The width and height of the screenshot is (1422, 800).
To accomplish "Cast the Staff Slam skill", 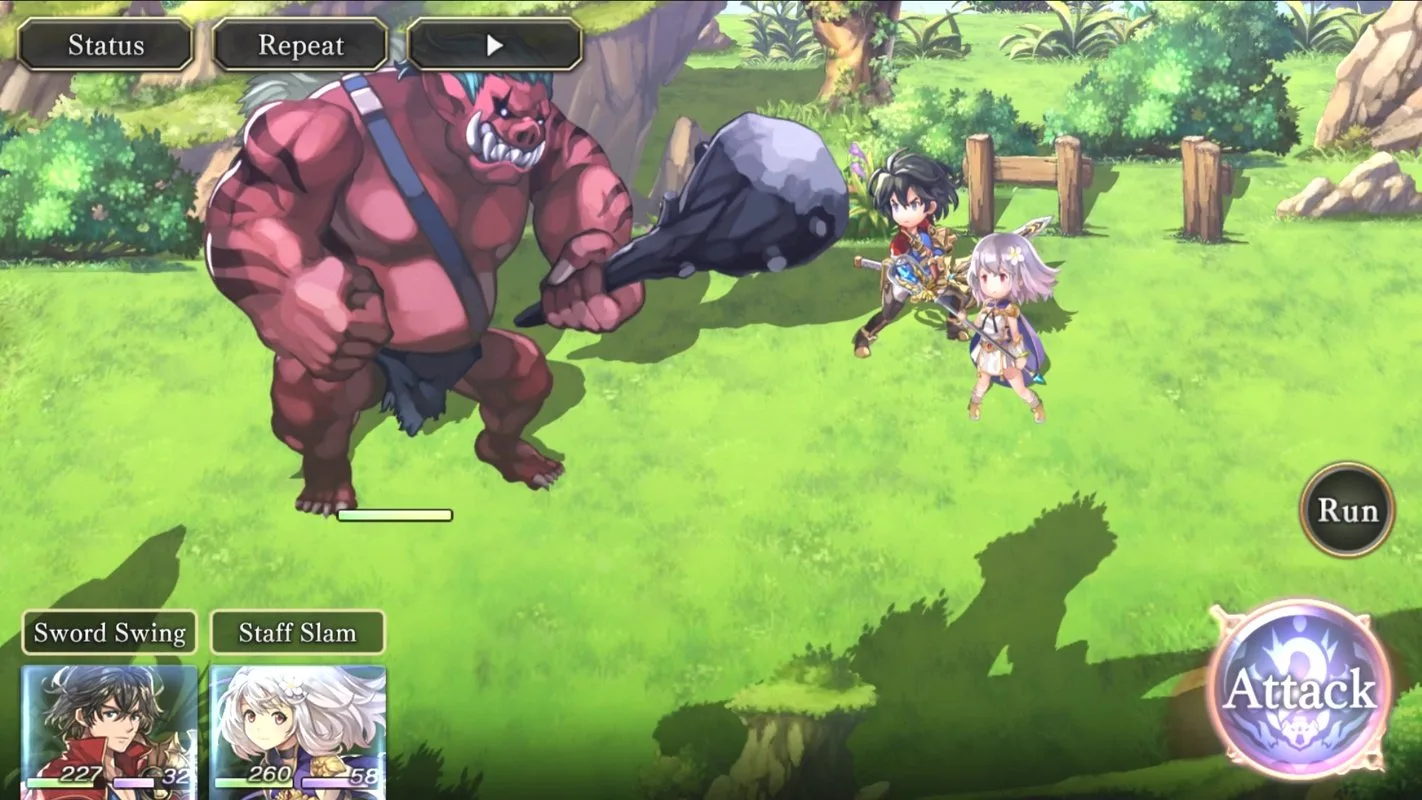I will click(296, 632).
